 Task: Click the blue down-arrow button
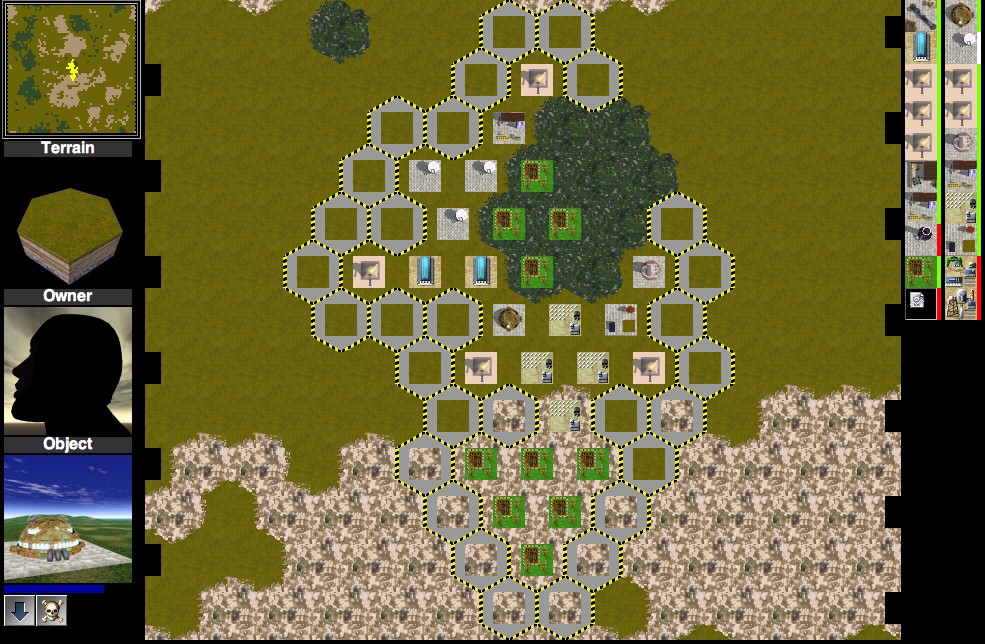coord(19,610)
